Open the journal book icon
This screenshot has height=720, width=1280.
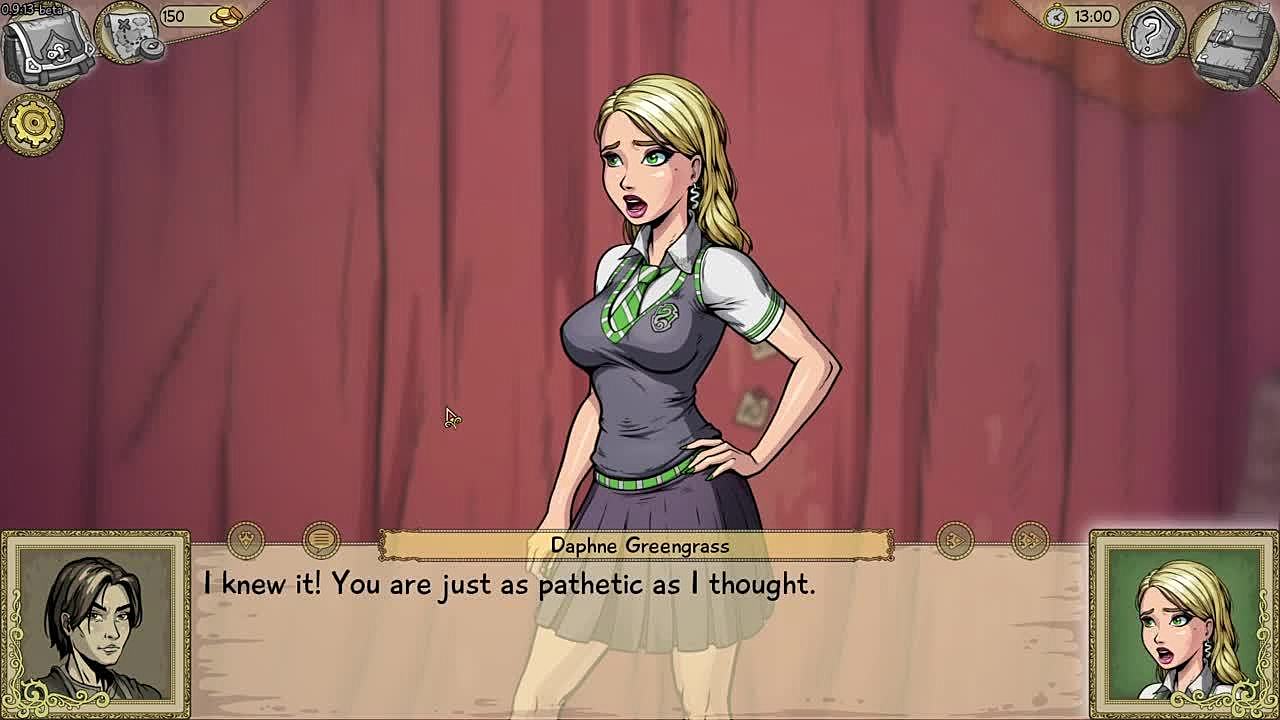click(1233, 45)
